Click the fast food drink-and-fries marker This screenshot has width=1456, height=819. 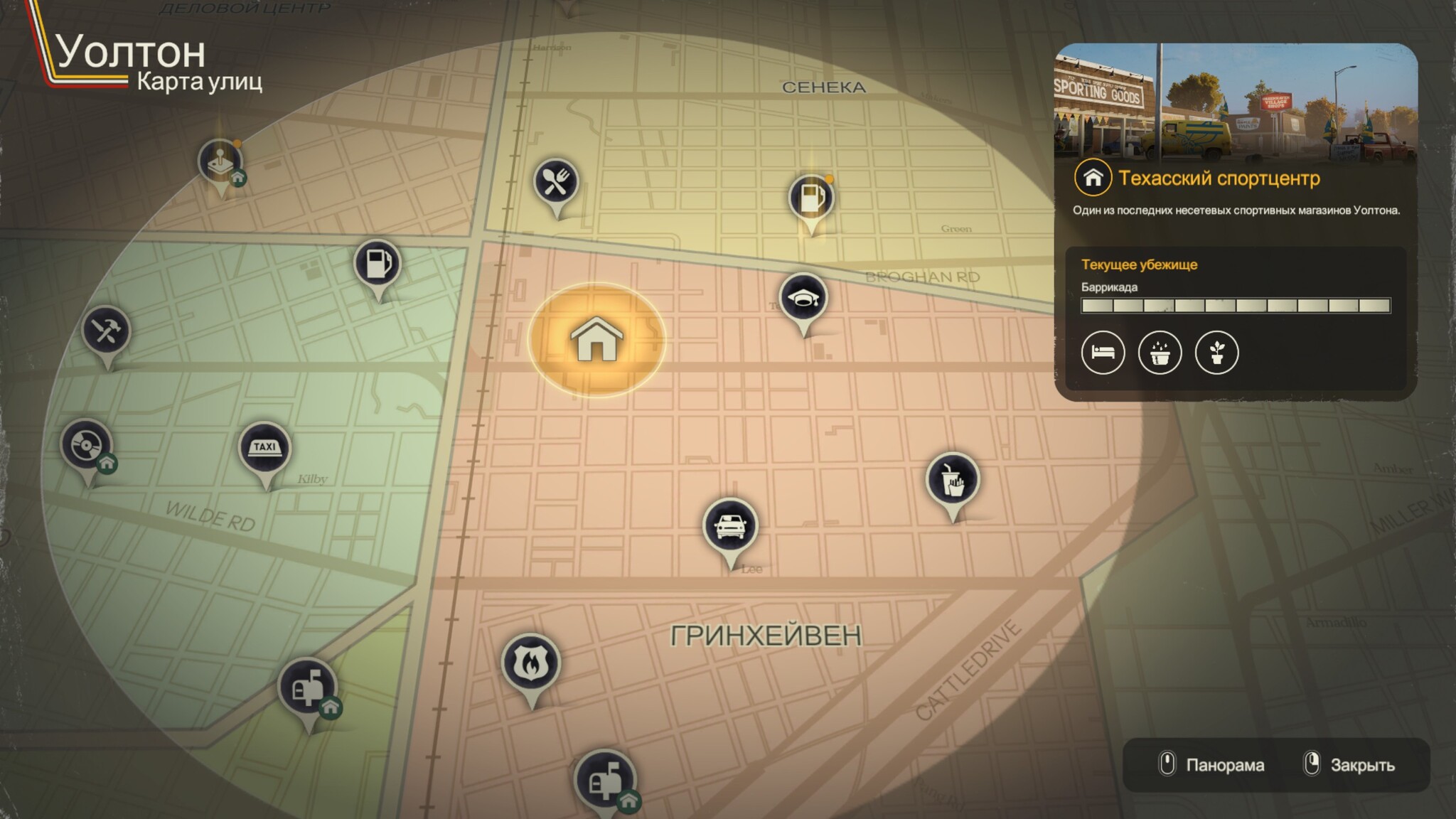tap(953, 481)
